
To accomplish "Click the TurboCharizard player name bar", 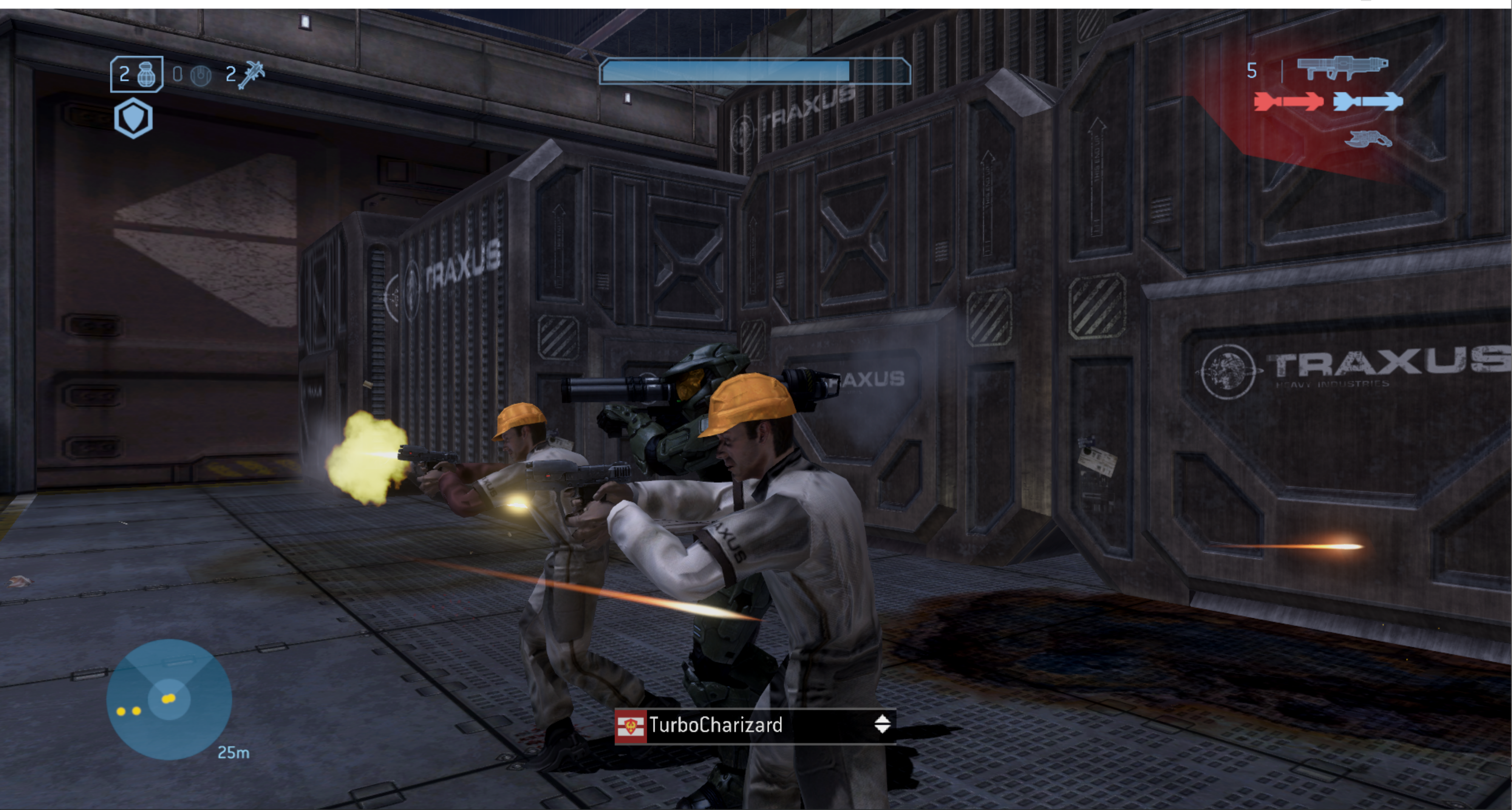I will pos(755,725).
